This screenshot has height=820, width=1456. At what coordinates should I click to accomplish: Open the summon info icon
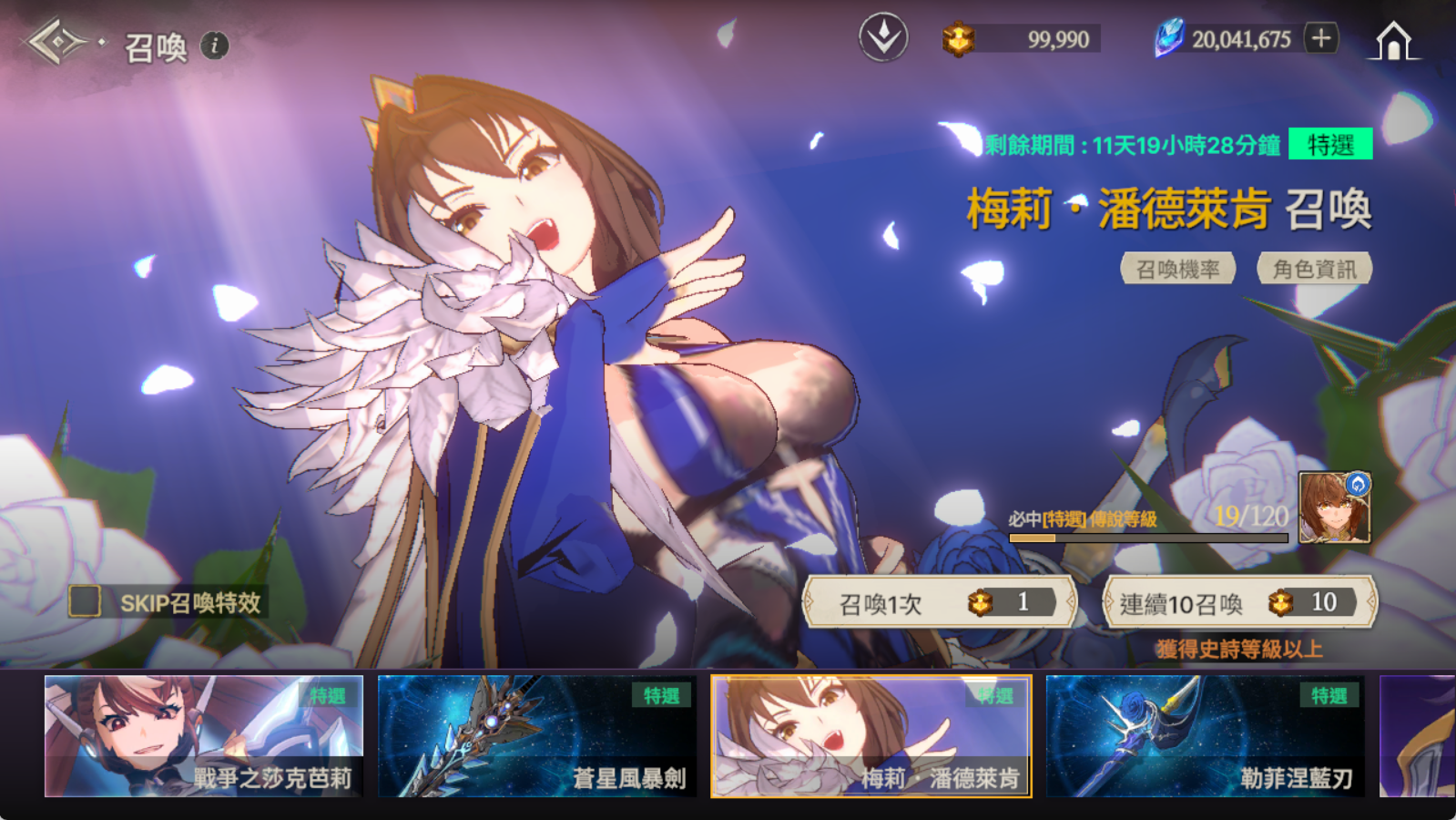(x=215, y=46)
